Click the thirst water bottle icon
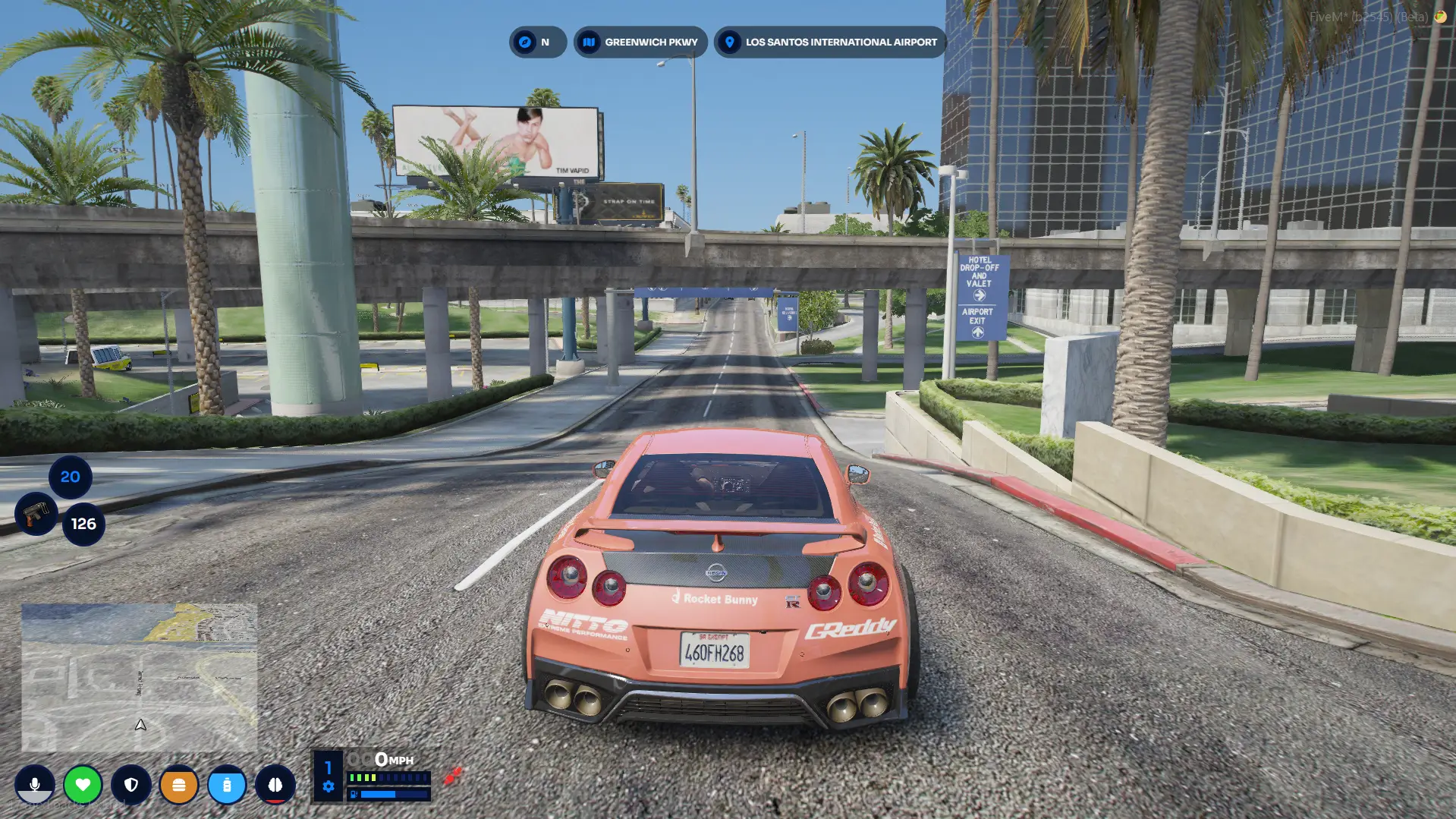Viewport: 1456px width, 819px height. pos(228,785)
